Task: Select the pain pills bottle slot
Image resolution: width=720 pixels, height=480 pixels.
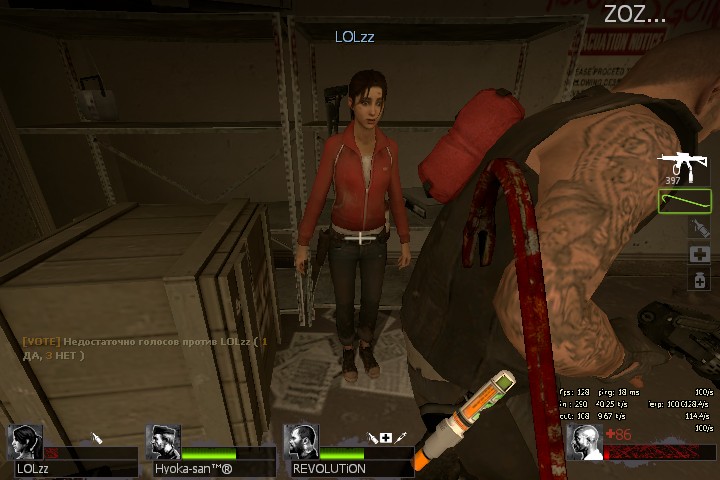Action: click(x=701, y=281)
